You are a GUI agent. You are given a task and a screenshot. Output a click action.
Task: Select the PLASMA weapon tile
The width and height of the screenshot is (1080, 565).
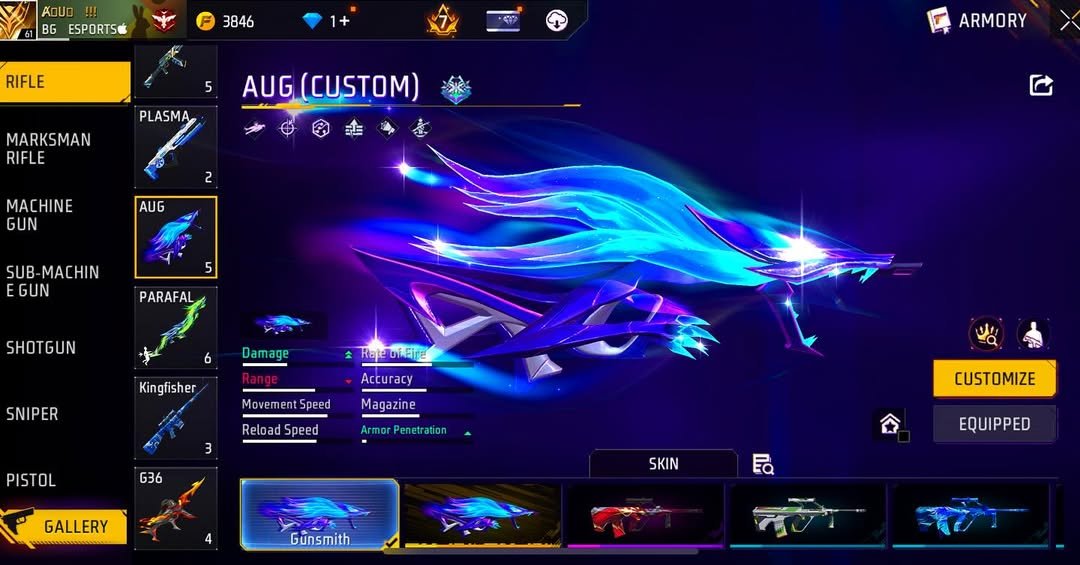click(176, 148)
